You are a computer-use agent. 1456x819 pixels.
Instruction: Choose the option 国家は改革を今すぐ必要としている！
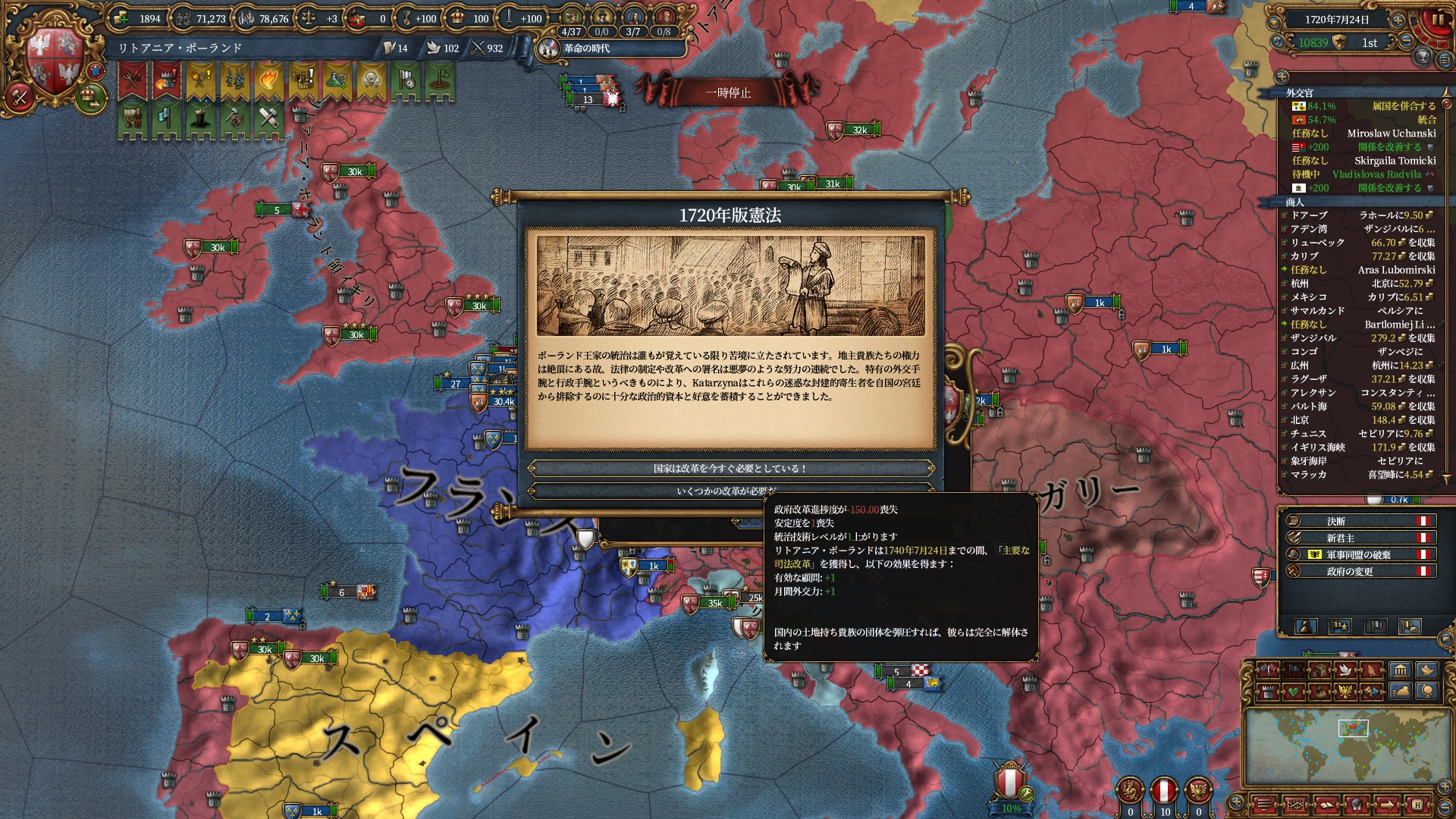coord(730,469)
